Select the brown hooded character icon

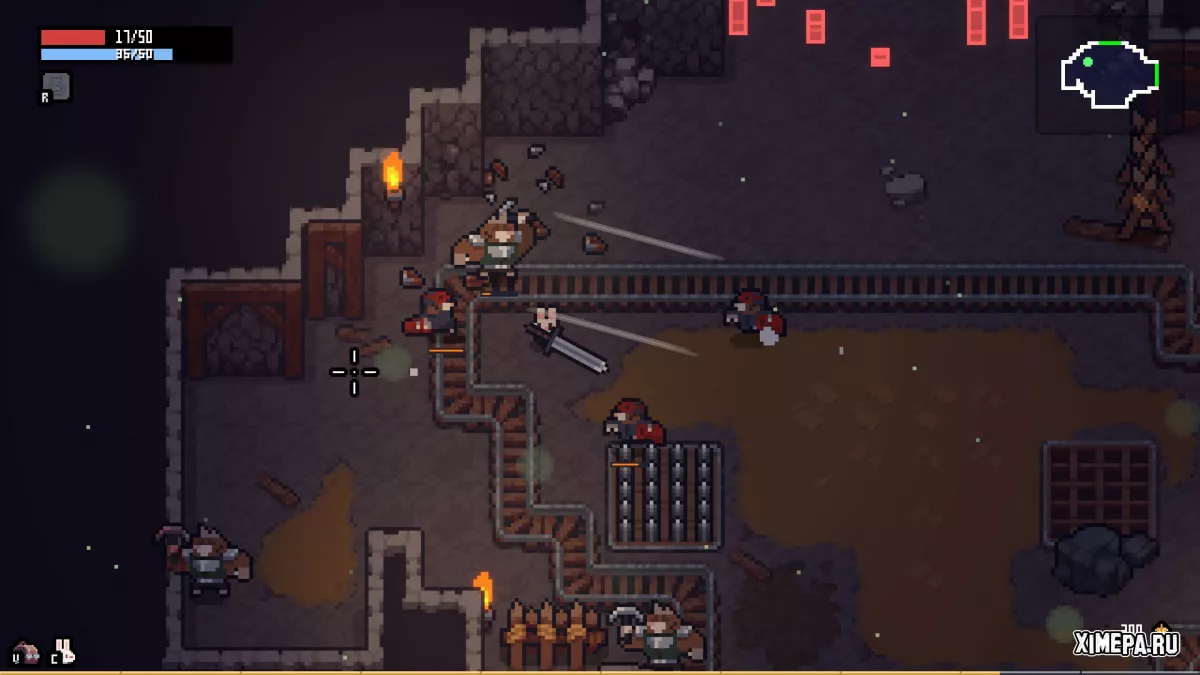(25, 653)
